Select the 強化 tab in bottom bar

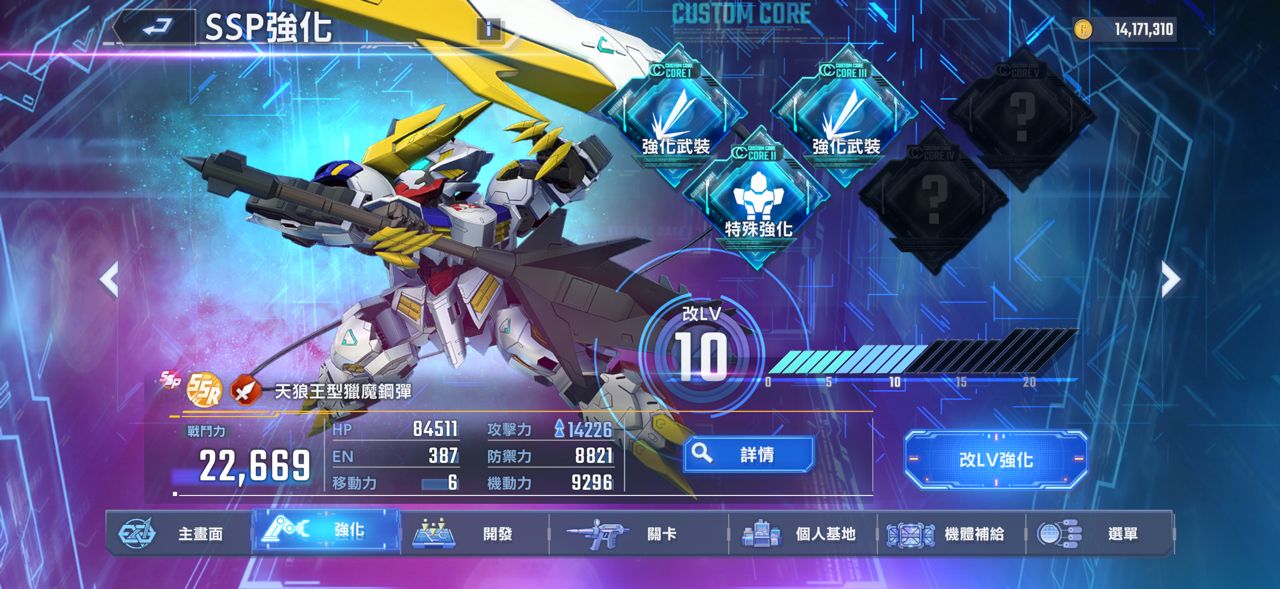[326, 531]
